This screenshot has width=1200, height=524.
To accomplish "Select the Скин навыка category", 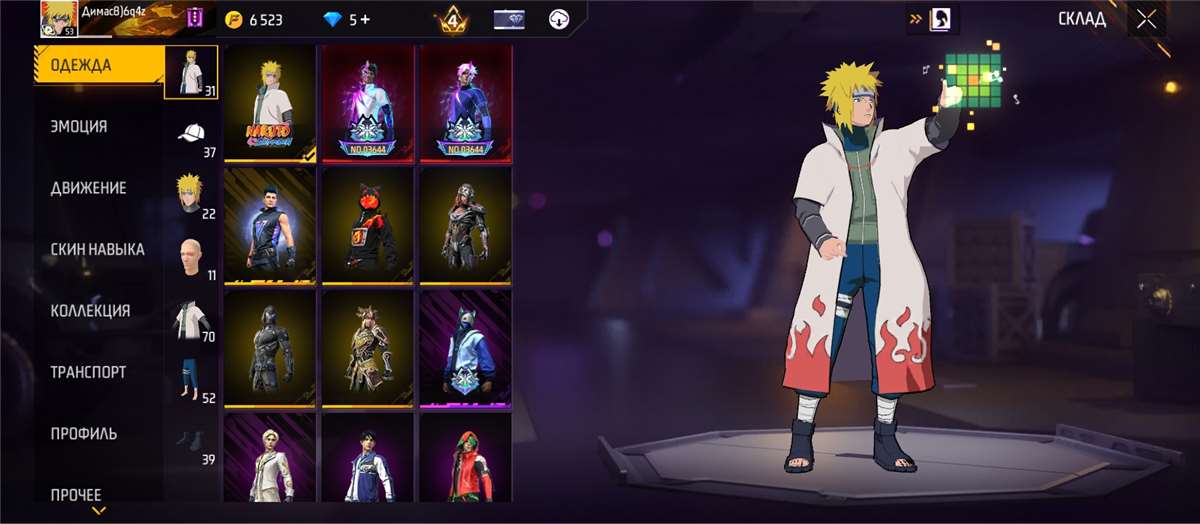I will pyautogui.click(x=97, y=249).
